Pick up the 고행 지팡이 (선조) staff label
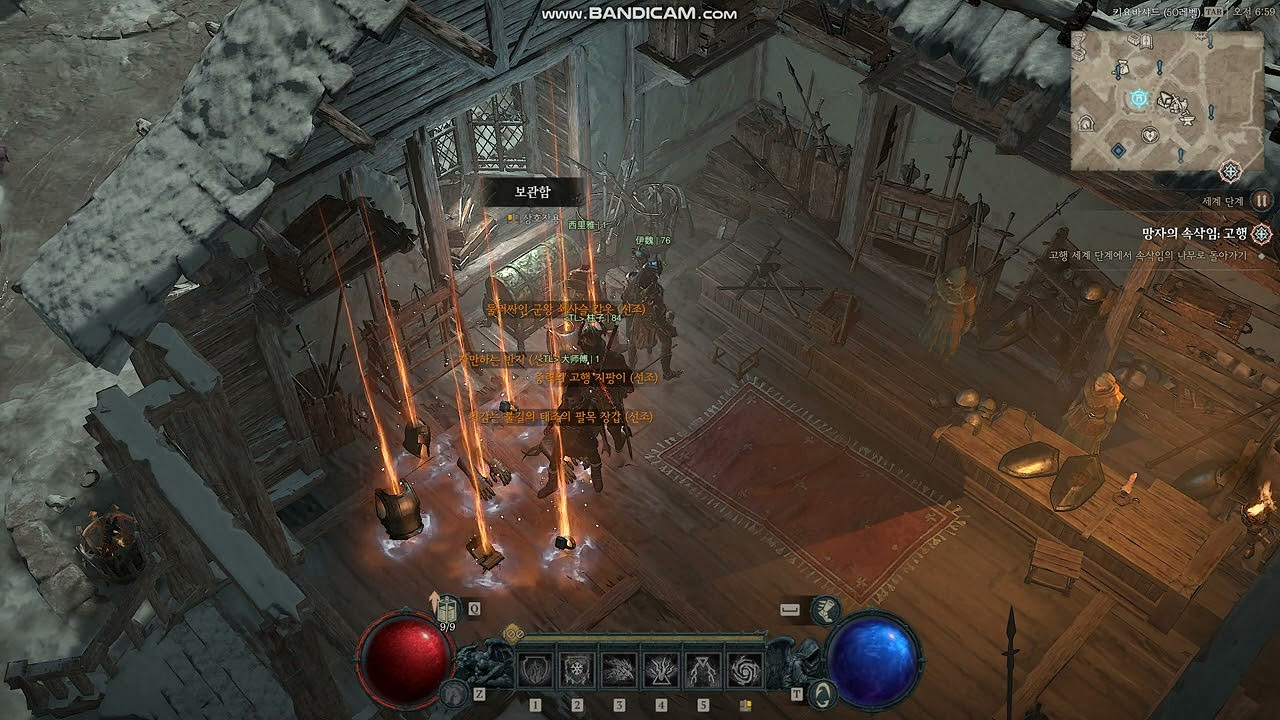1280x720 pixels. 596,378
